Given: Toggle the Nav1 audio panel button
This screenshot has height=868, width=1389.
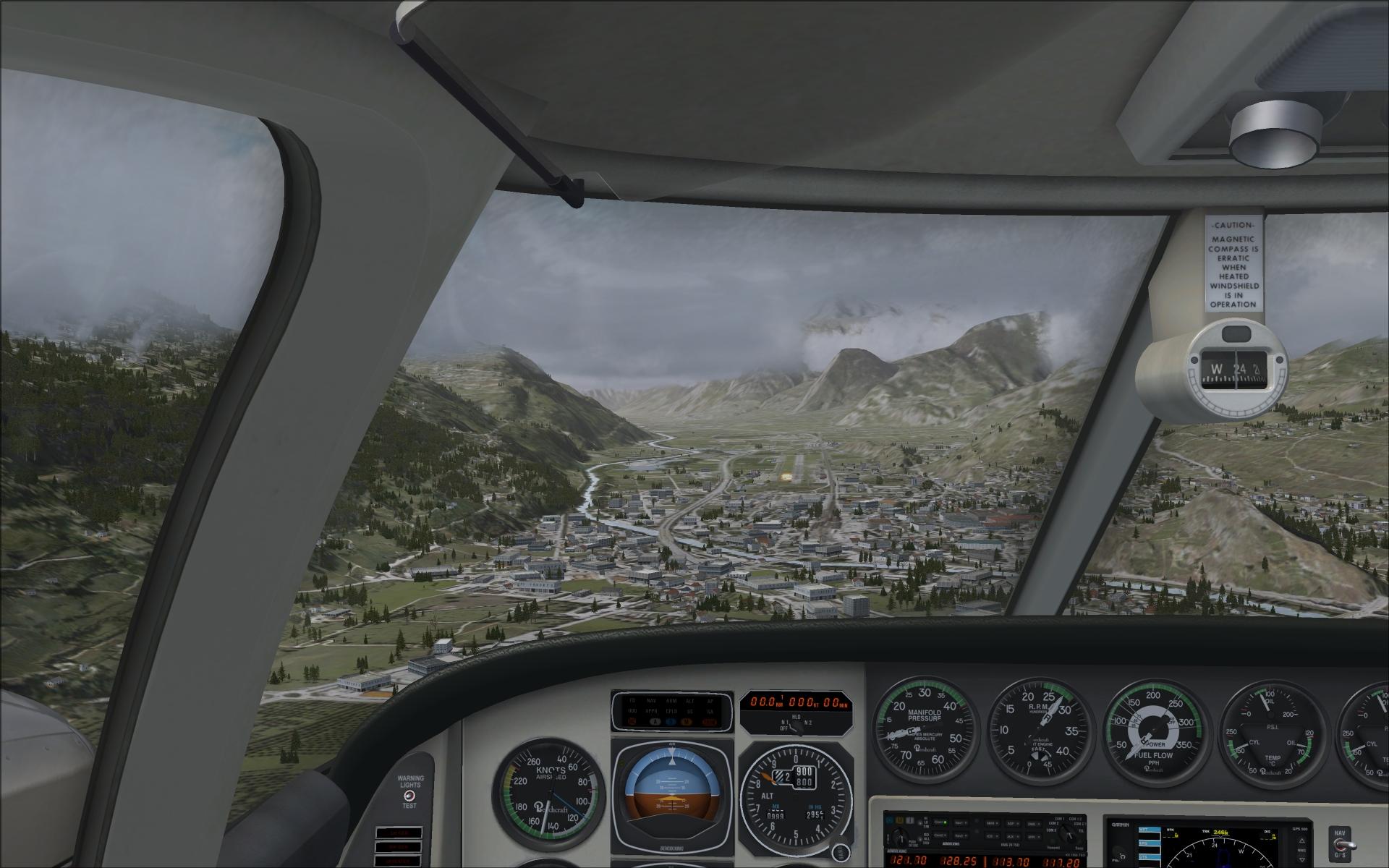Looking at the screenshot, I should tap(960, 822).
